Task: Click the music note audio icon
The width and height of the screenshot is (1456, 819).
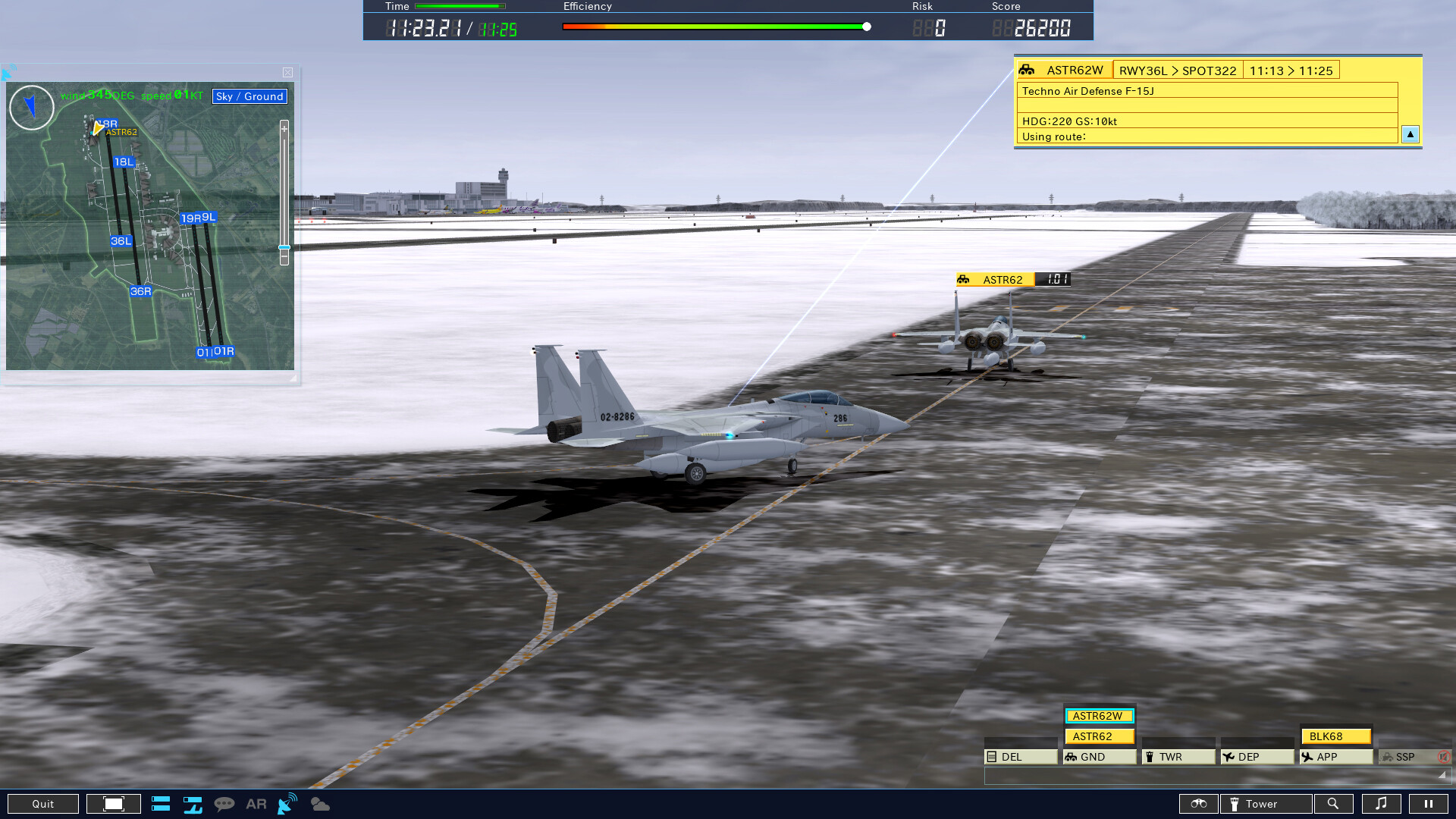Action: 1382,803
